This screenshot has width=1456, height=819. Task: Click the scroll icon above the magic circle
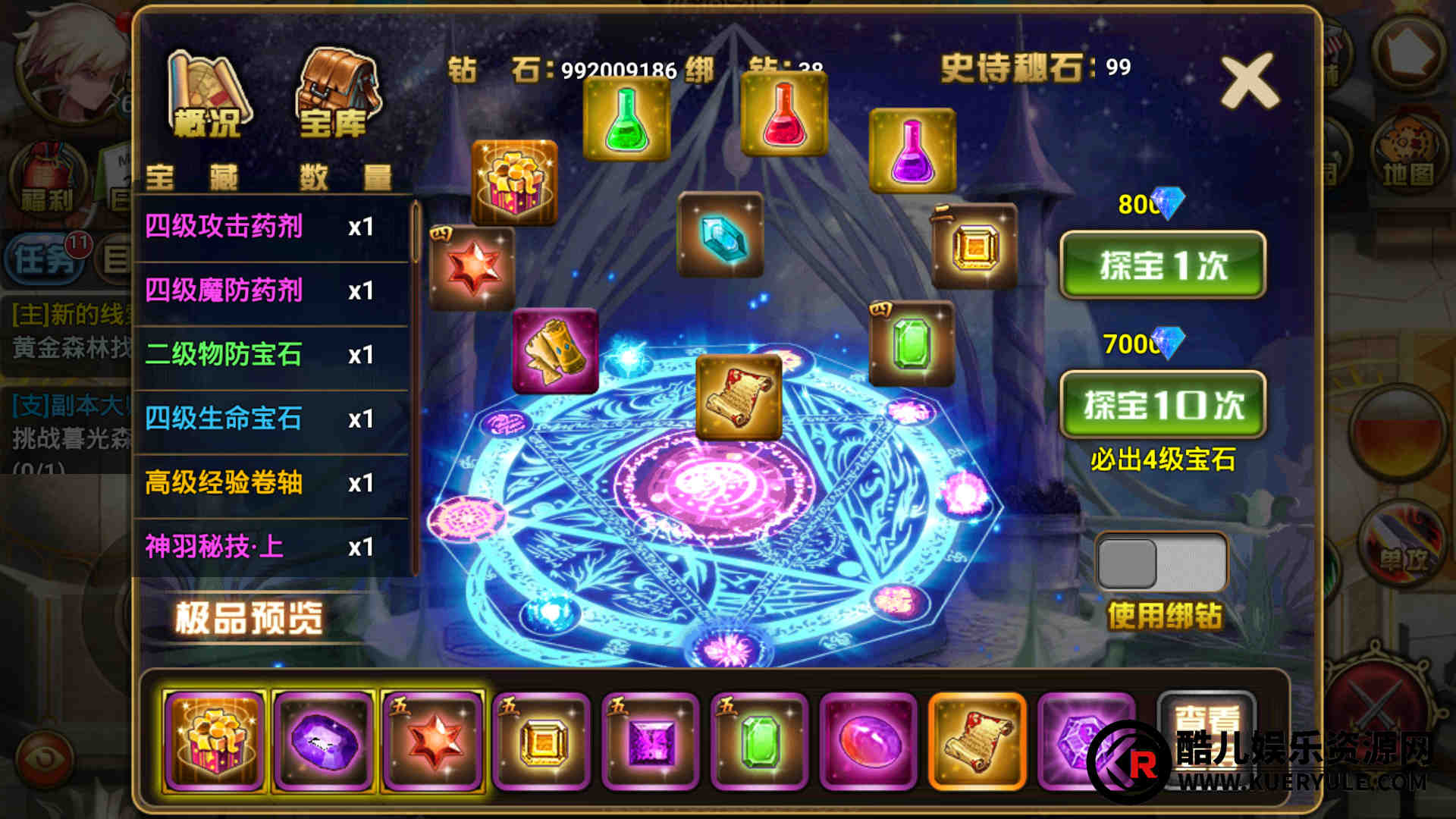(739, 396)
